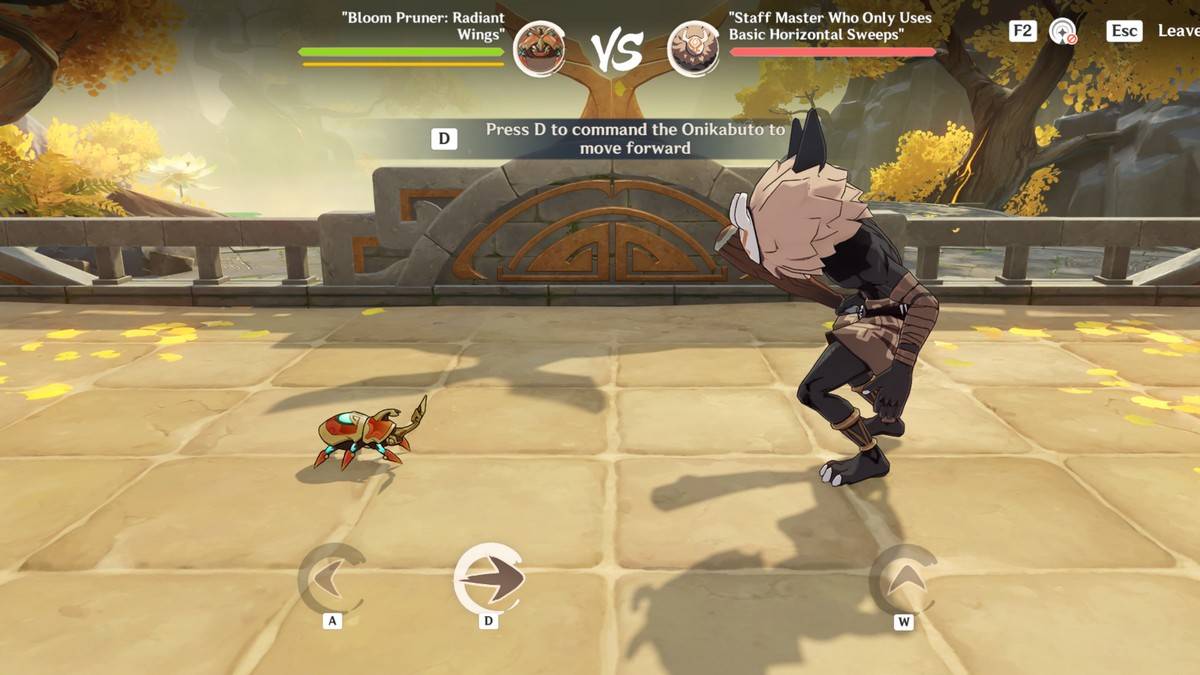Select the Bloom Pruner beetle portrait

point(539,48)
